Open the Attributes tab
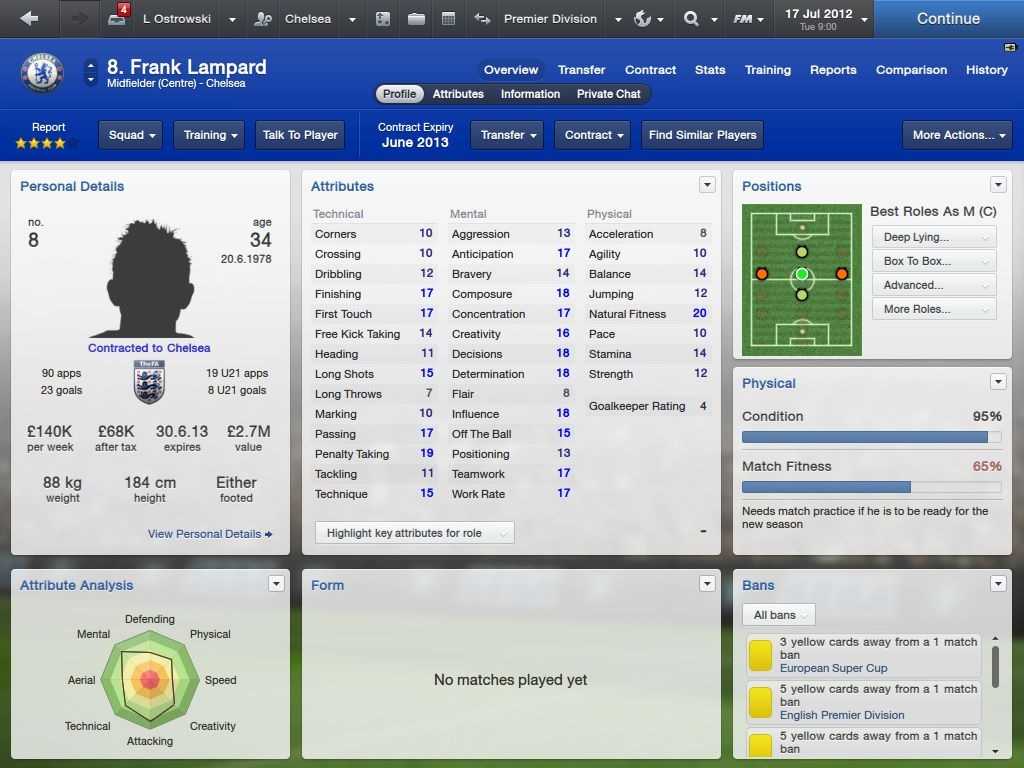1024x768 pixels. point(458,94)
